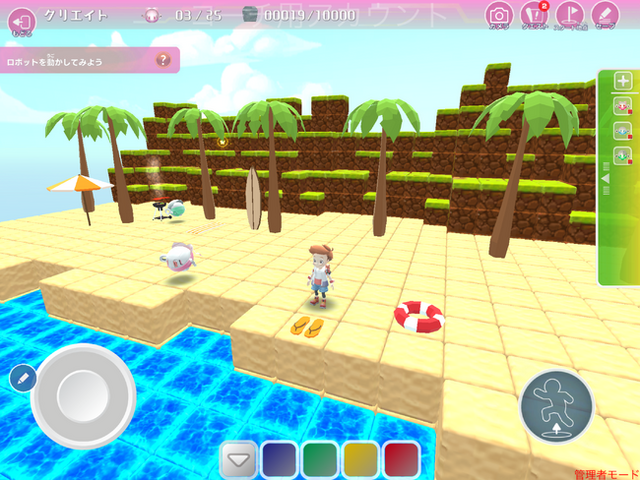Open the small blue pencil edit button
The height and width of the screenshot is (480, 640).
tap(21, 378)
